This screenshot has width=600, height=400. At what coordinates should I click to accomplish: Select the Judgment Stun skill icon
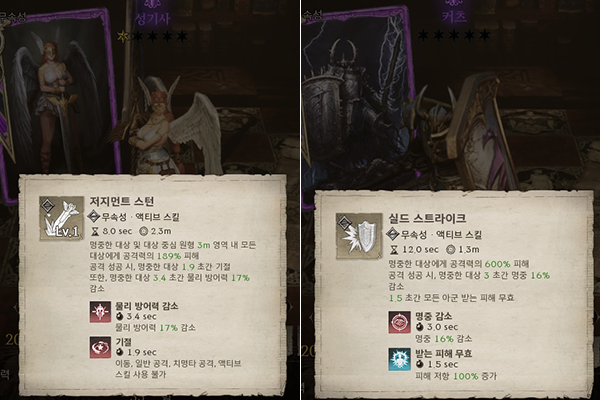pos(61,217)
